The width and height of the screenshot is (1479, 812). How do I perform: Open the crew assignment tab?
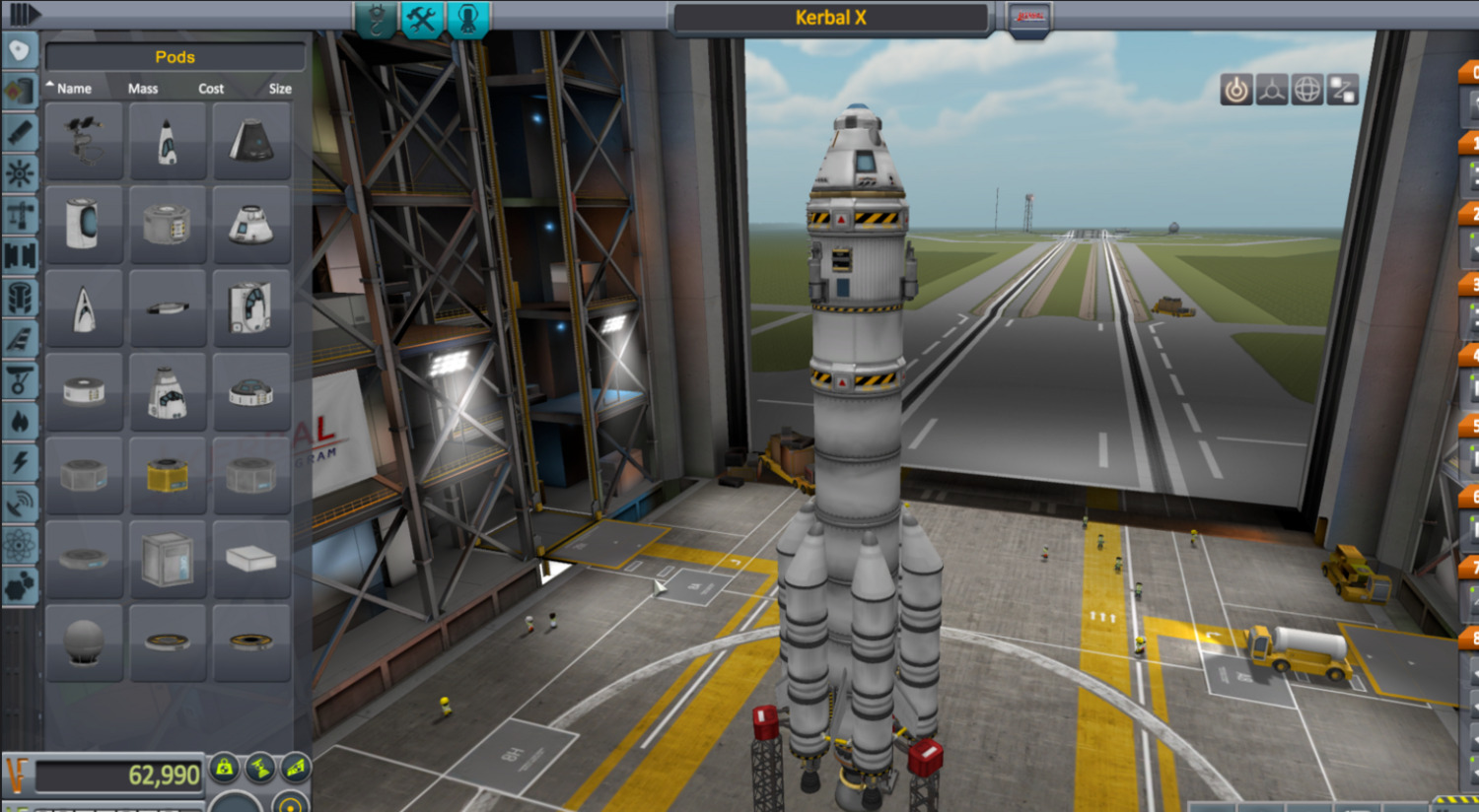468,19
